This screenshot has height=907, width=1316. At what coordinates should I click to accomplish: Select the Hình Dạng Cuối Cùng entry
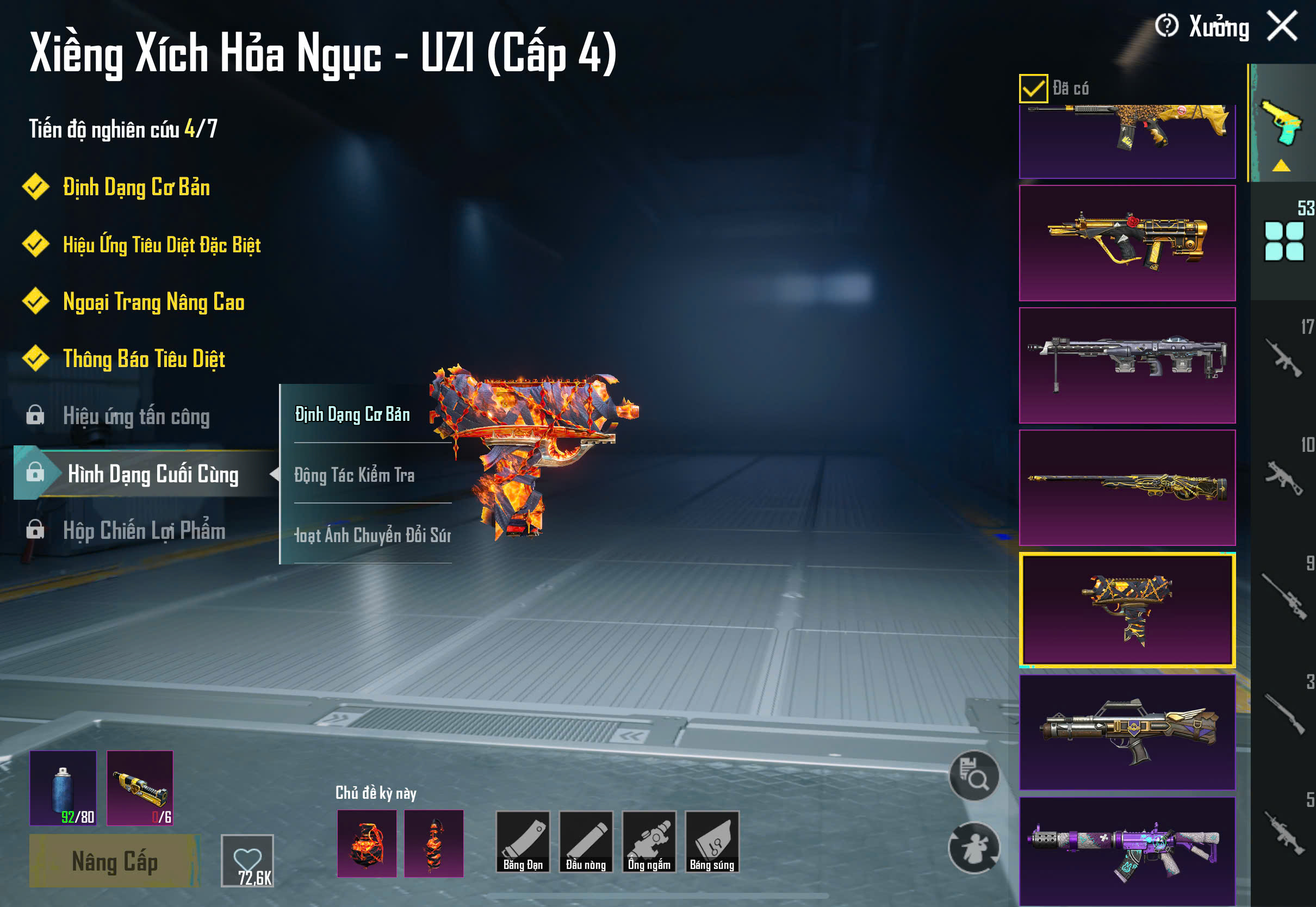click(152, 474)
